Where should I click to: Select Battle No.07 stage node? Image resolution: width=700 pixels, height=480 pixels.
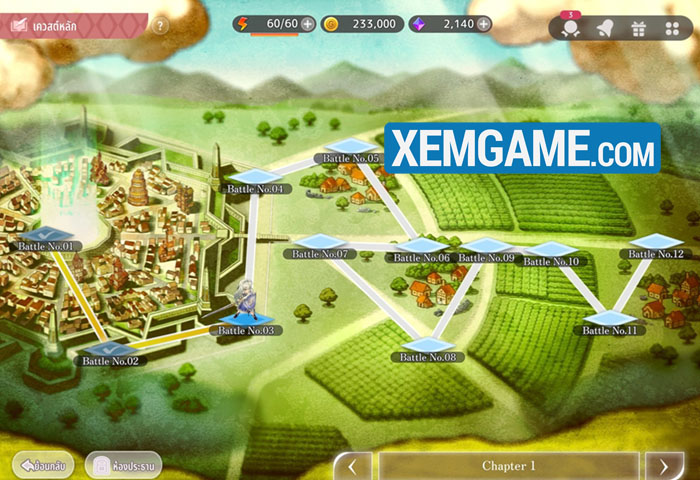[x=320, y=246]
